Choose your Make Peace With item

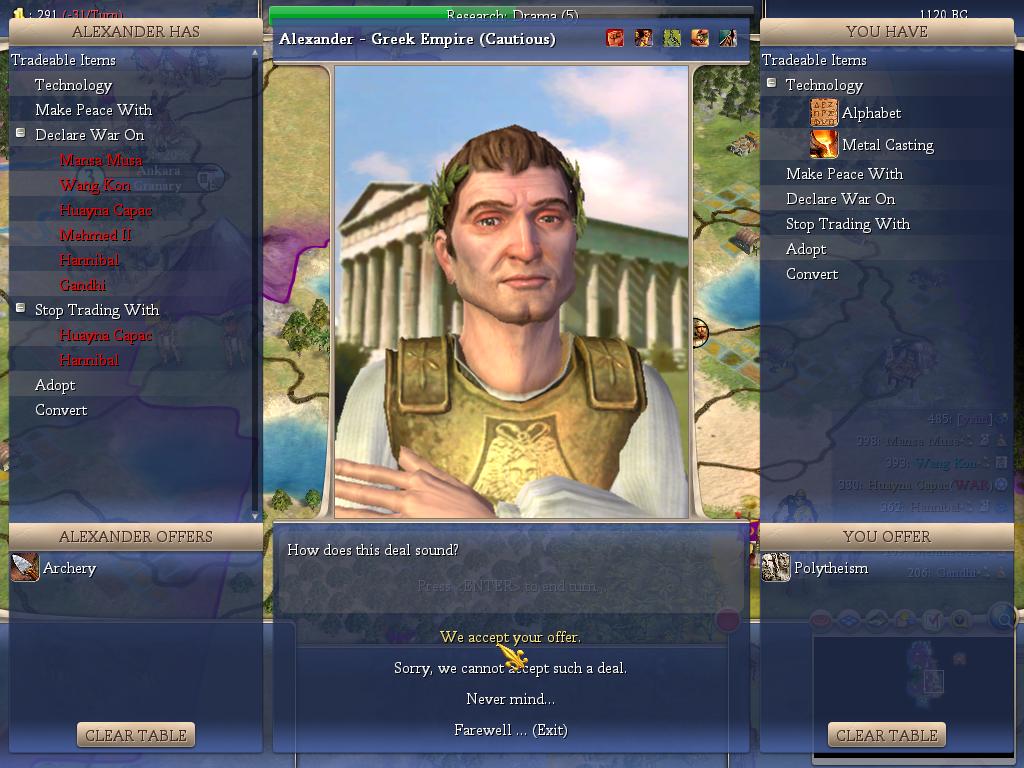pos(844,174)
